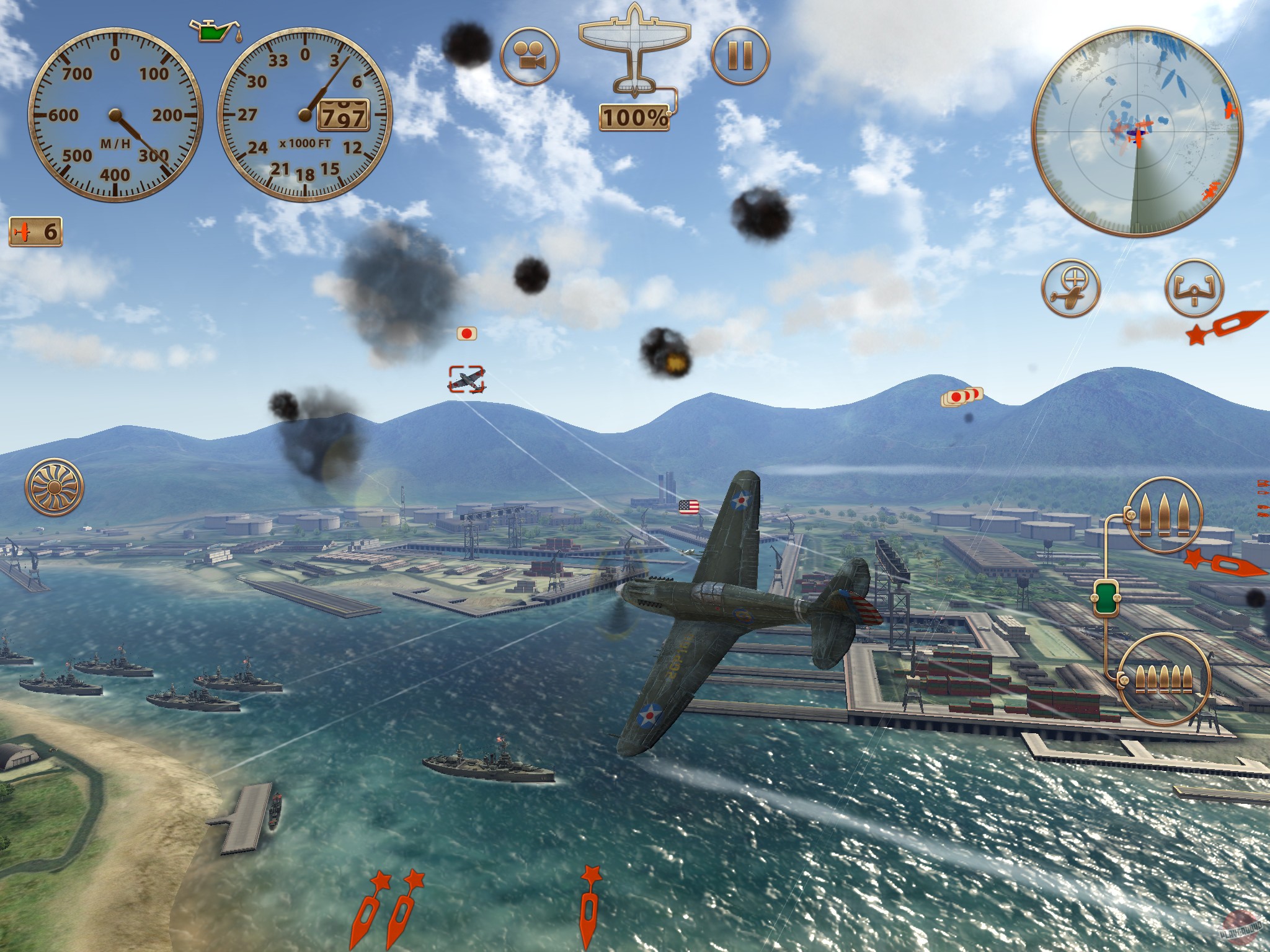Tap the altimeter gauge reading 797
Screen dimensions: 1270x952
(x=304, y=115)
